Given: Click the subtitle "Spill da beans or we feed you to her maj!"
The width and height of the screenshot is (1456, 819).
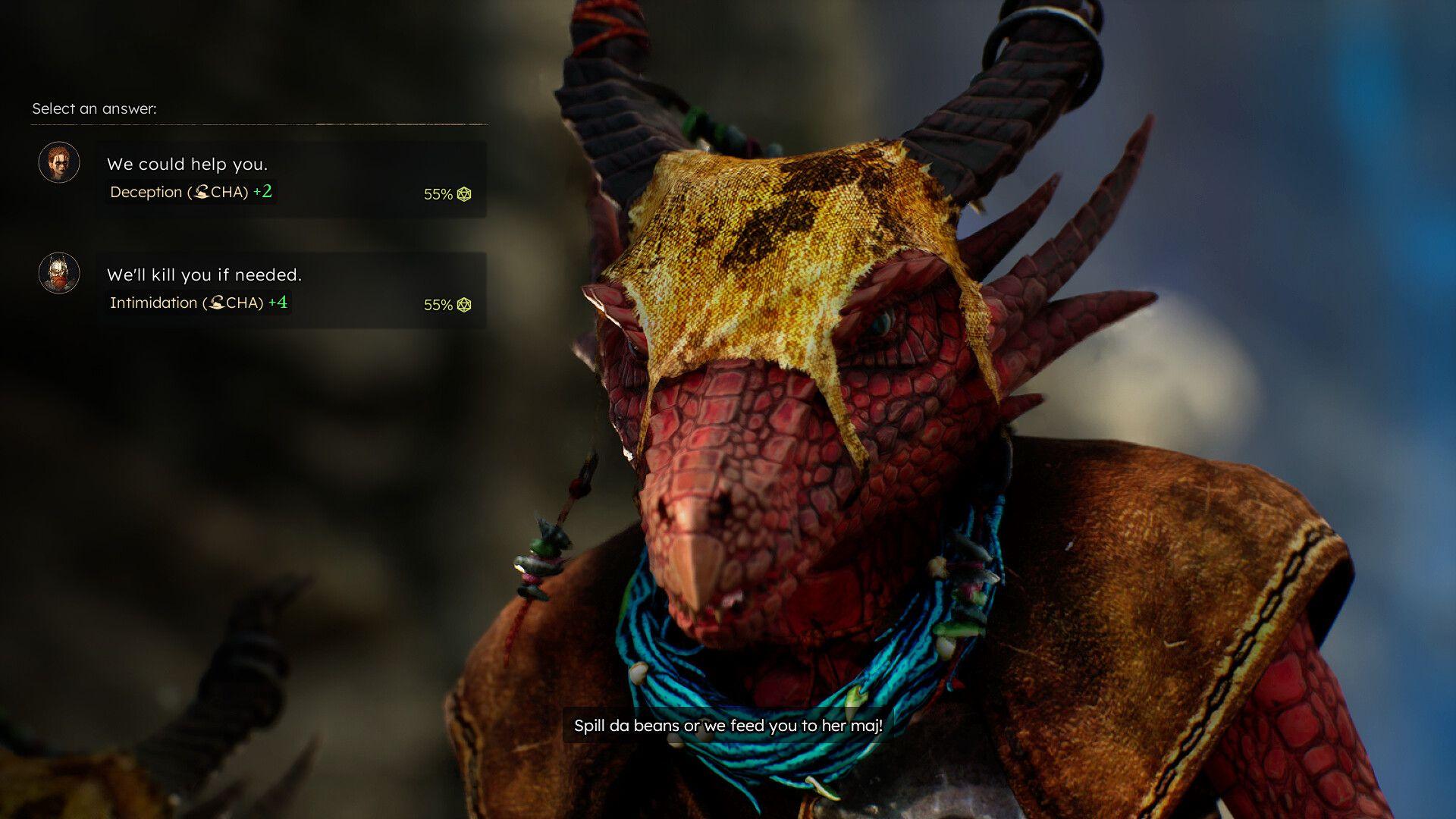Looking at the screenshot, I should pyautogui.click(x=727, y=726).
